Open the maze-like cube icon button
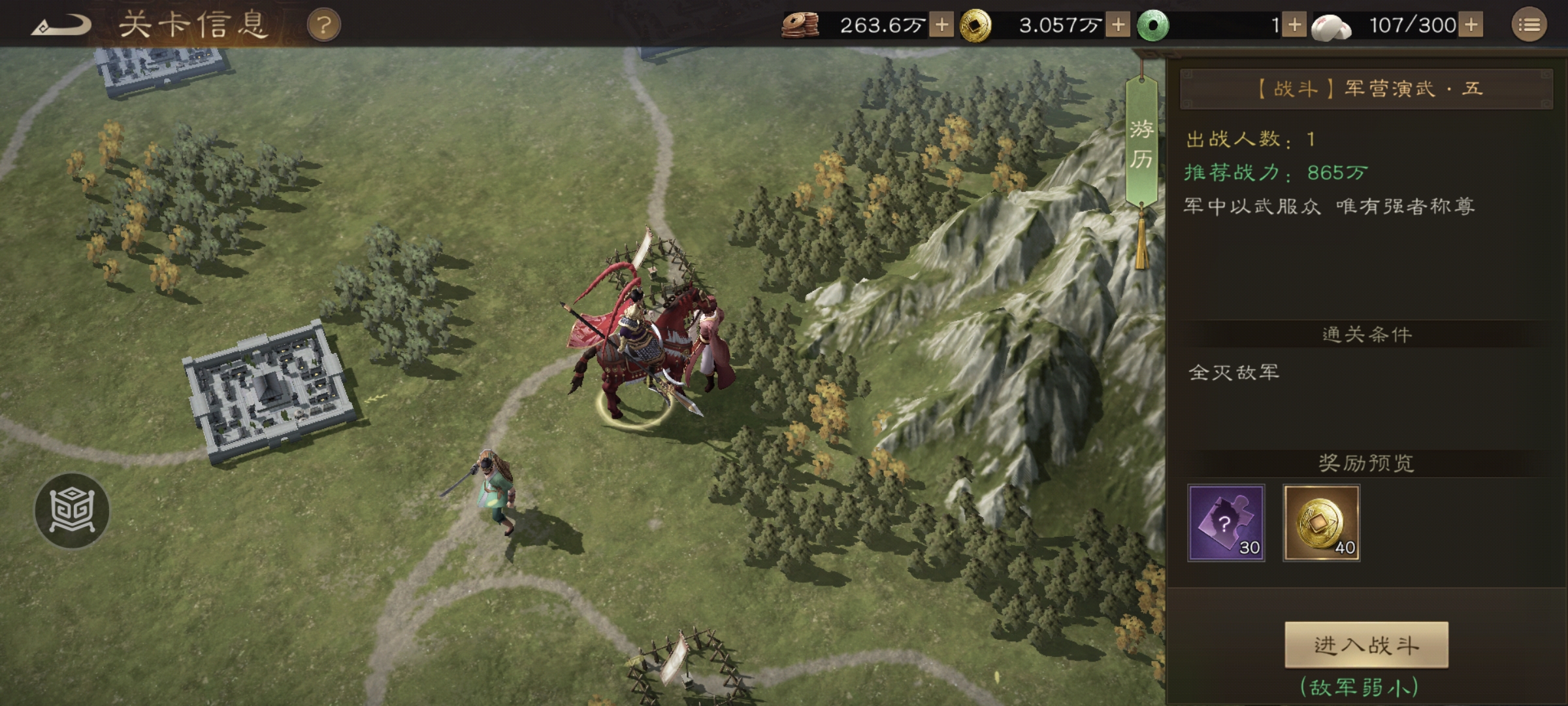Image resolution: width=1568 pixels, height=706 pixels. click(x=72, y=511)
